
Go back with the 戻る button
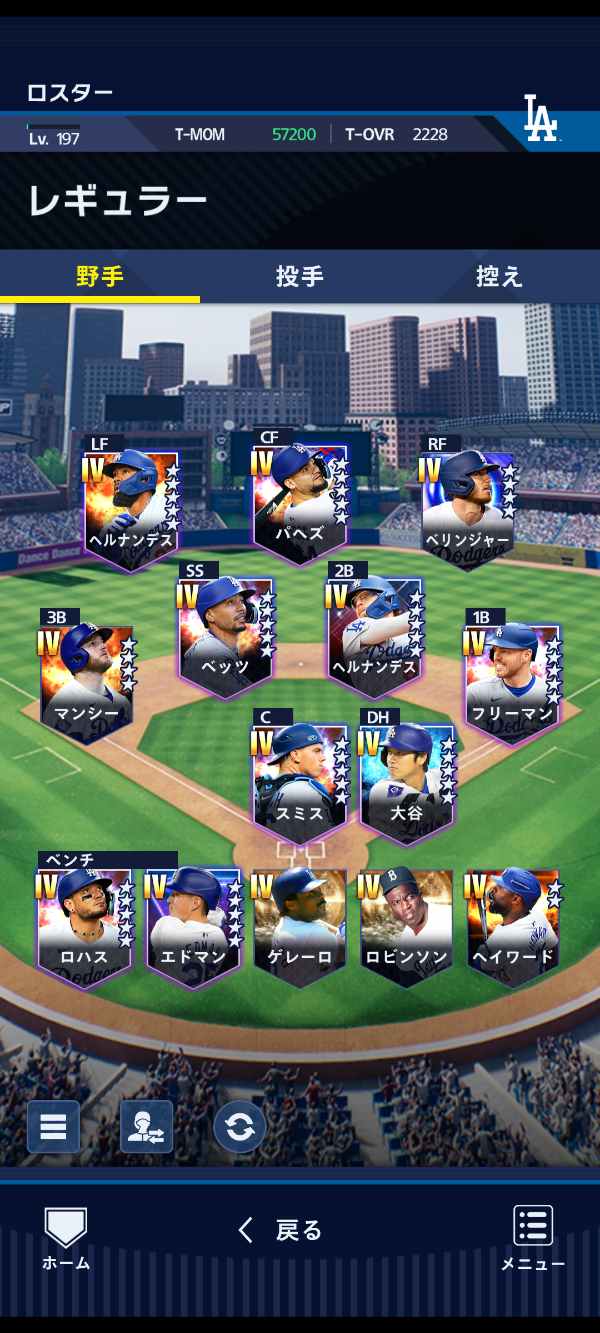[x=281, y=1230]
